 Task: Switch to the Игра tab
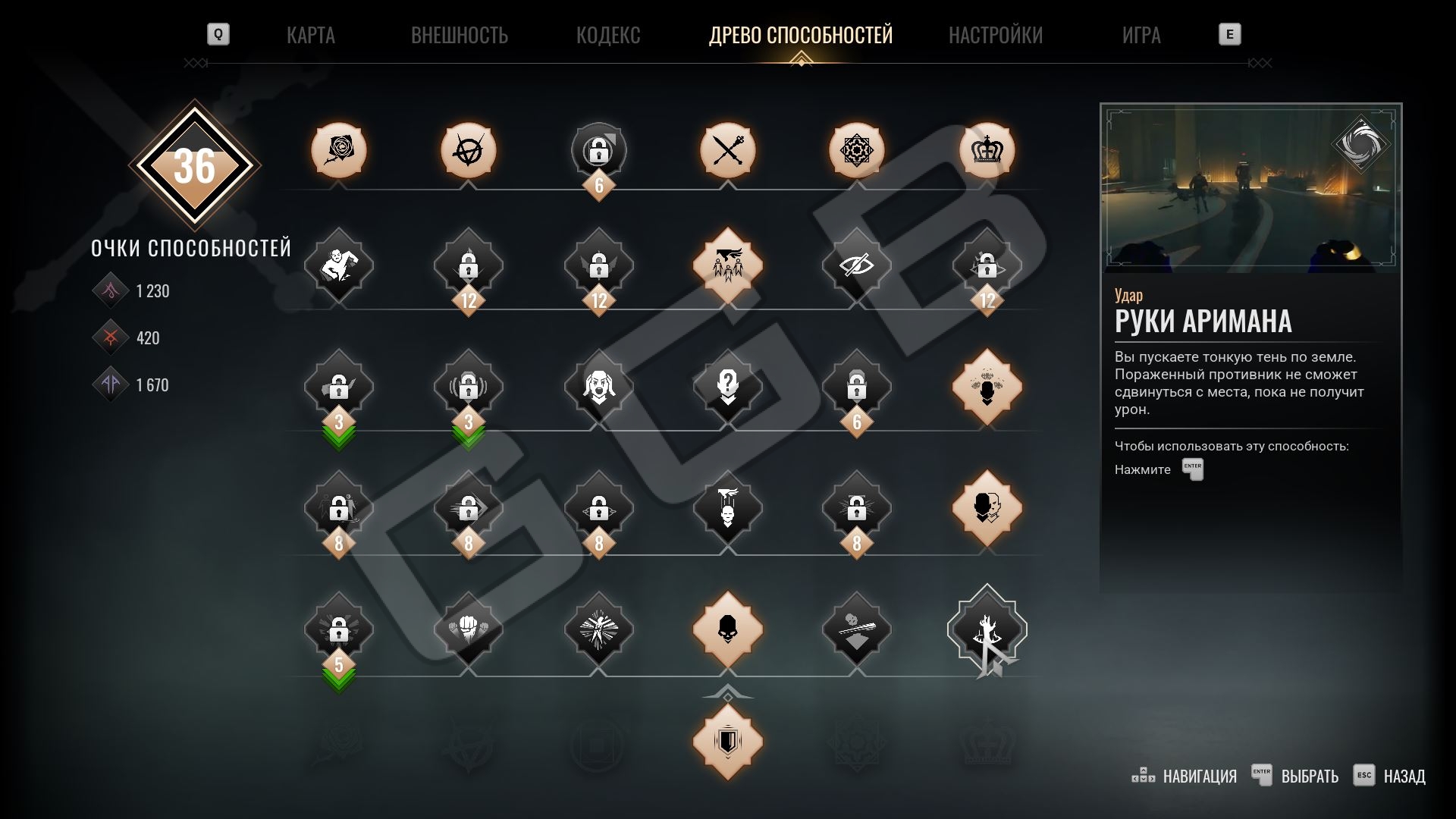tap(1141, 35)
